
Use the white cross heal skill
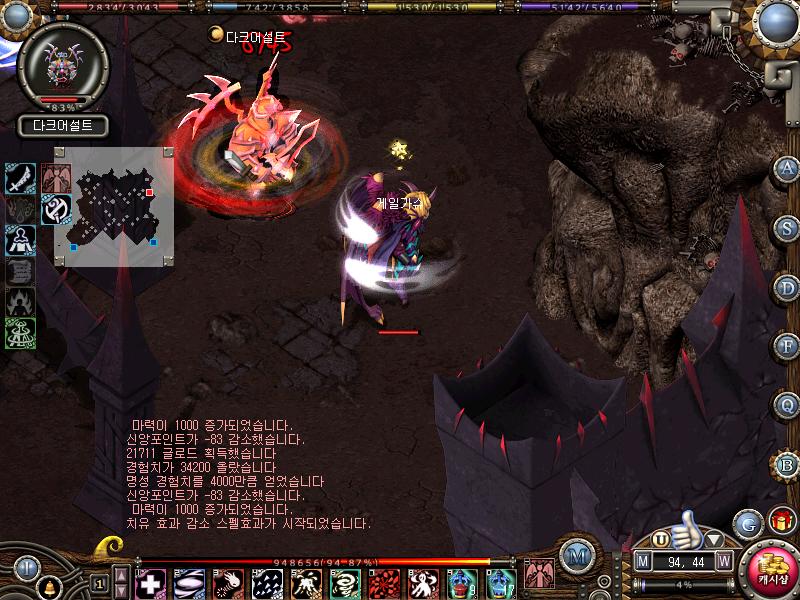(150, 582)
